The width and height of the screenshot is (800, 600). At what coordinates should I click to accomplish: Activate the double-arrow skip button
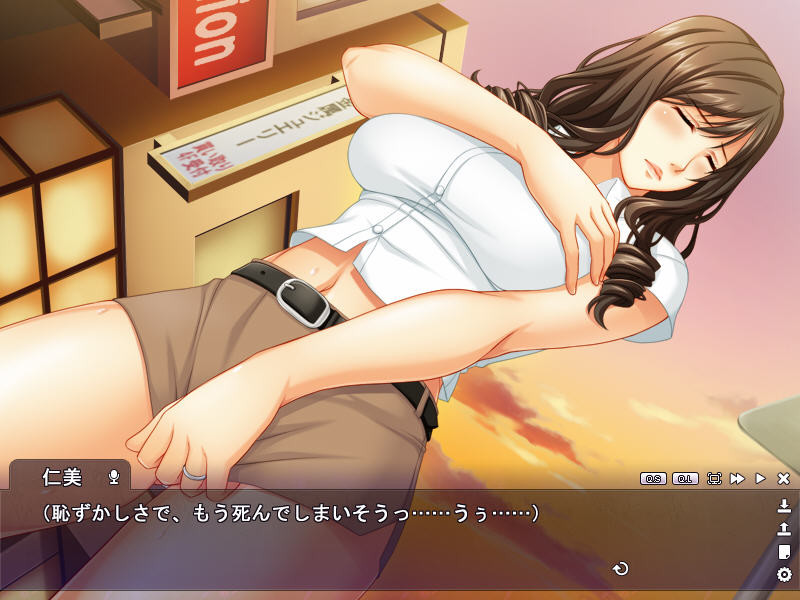pyautogui.click(x=737, y=479)
